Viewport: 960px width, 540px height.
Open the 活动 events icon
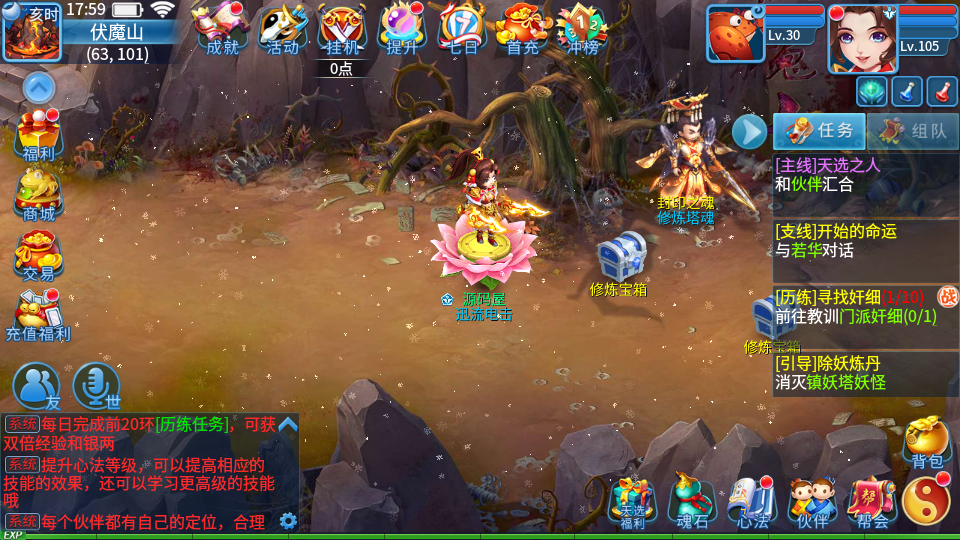pos(282,28)
